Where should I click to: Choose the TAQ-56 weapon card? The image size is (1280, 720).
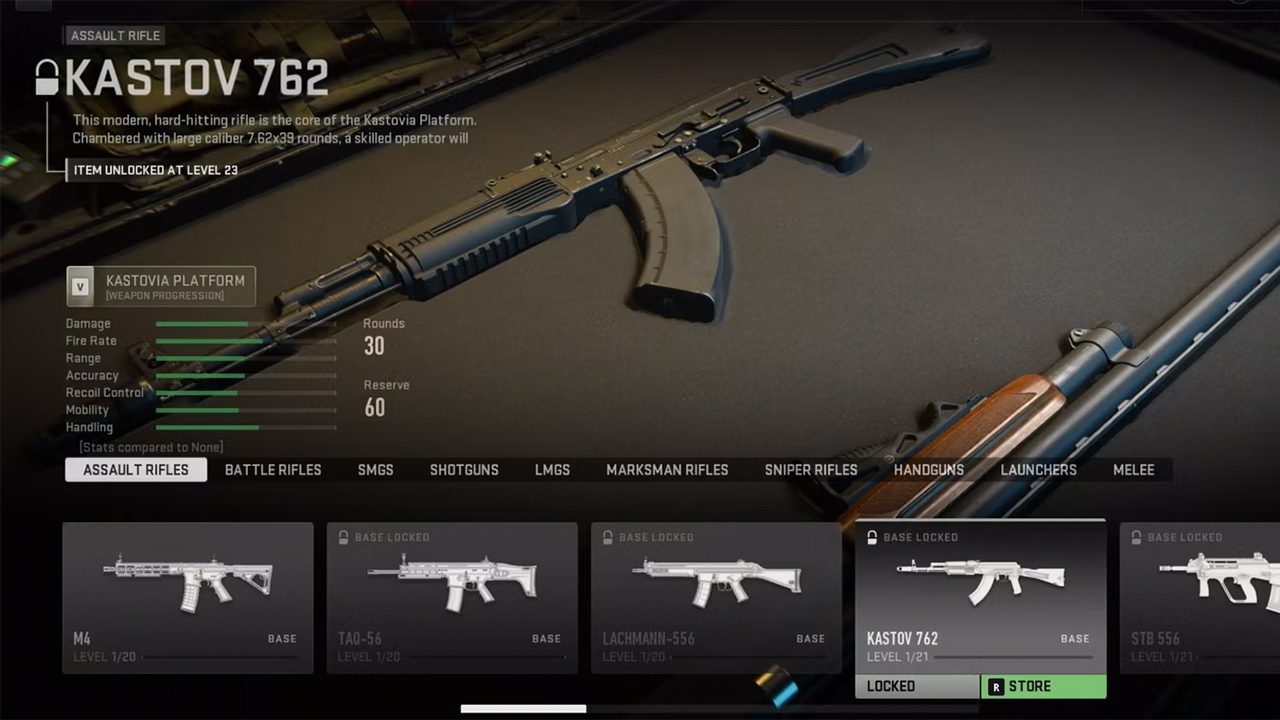click(x=452, y=597)
